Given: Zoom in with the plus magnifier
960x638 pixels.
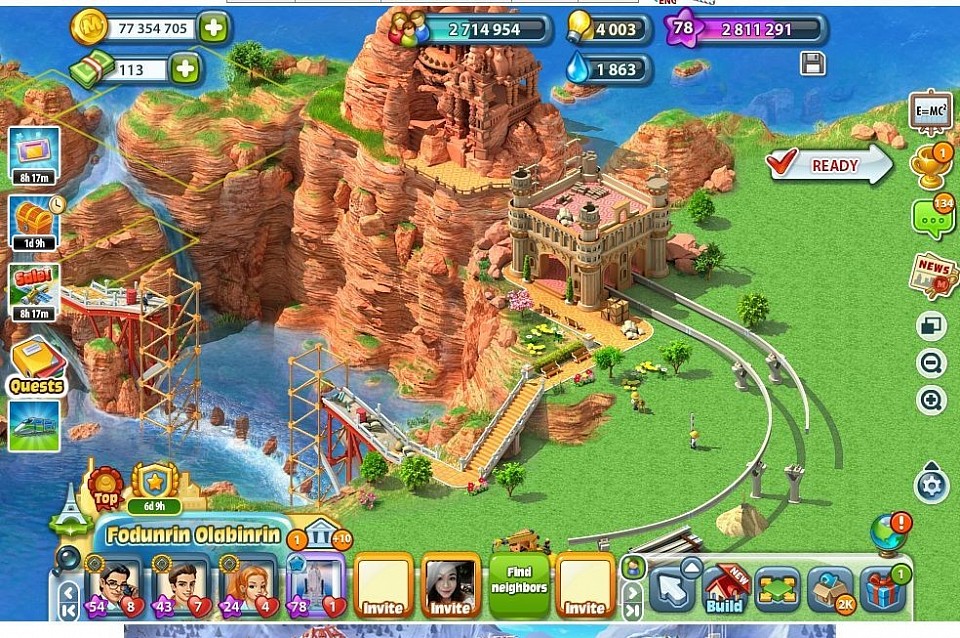Looking at the screenshot, I should coord(932,401).
